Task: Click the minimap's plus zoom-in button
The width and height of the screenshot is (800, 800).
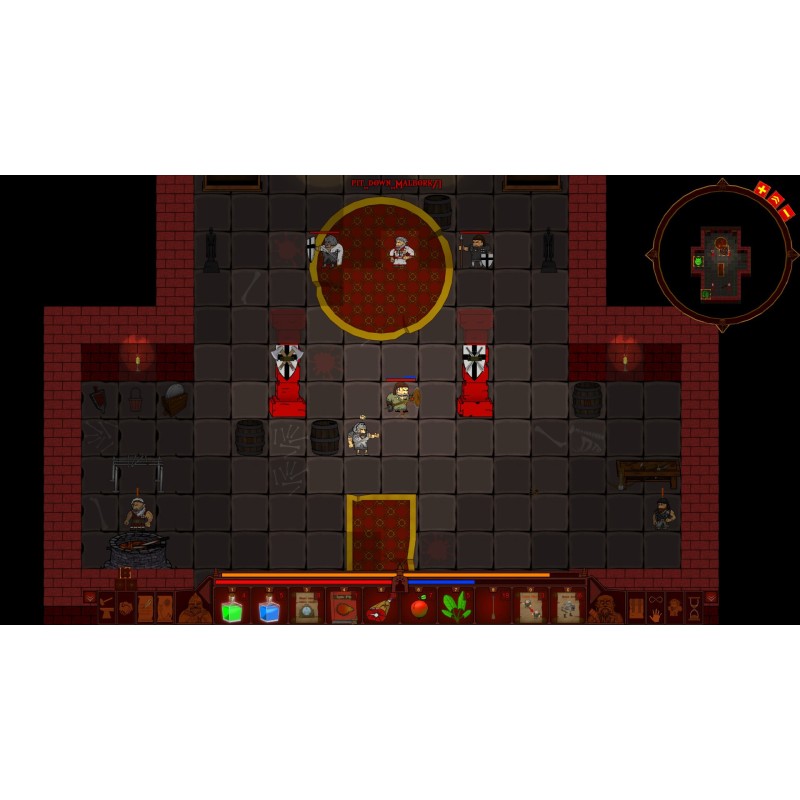Action: click(762, 190)
